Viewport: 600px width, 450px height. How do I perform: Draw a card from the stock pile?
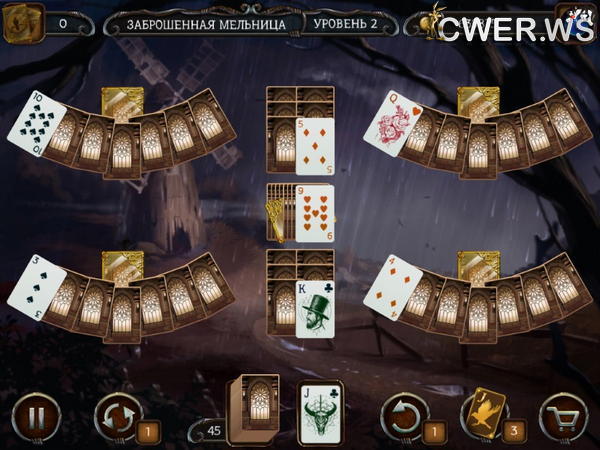[250, 408]
